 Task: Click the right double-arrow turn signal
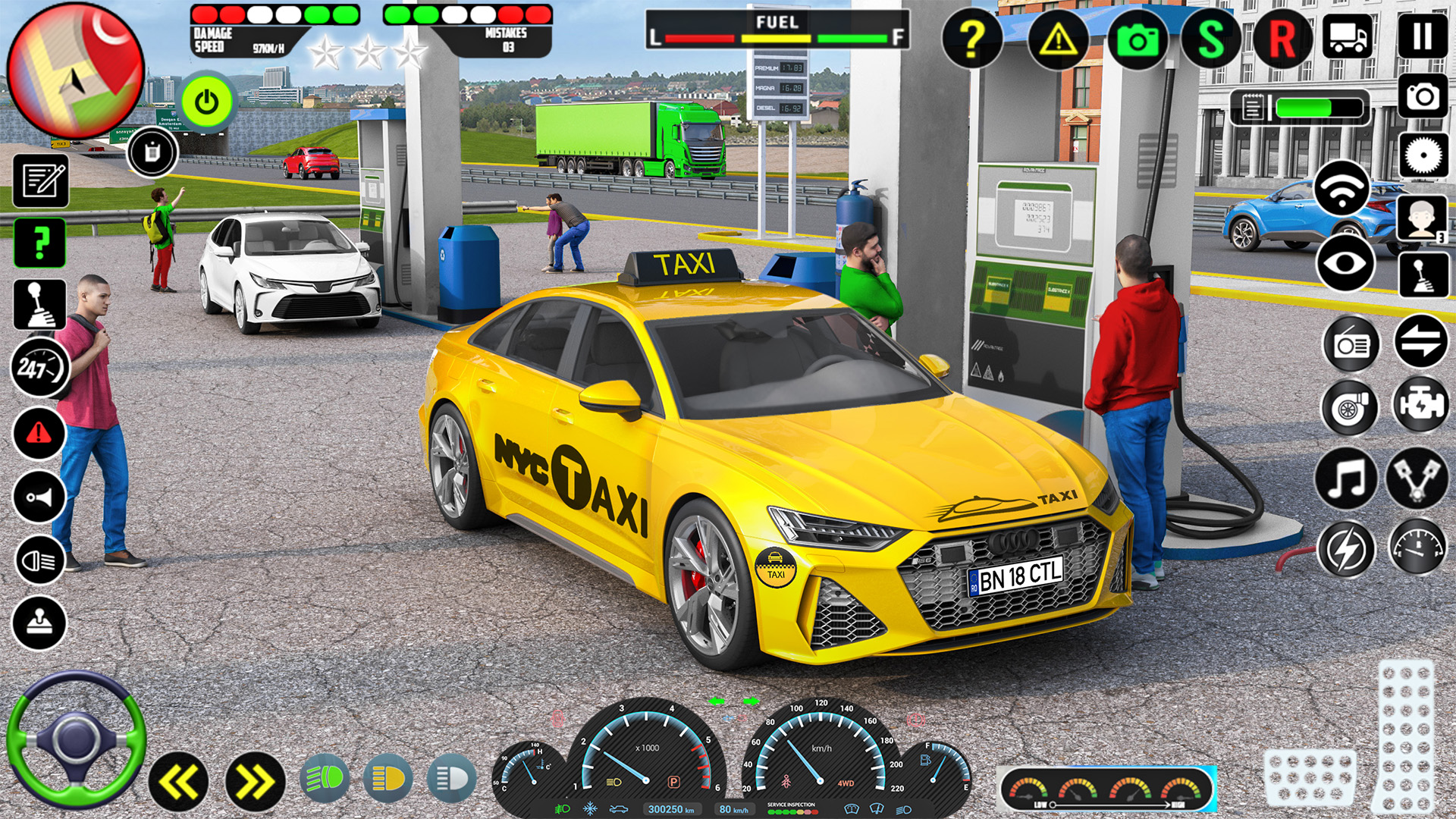(255, 782)
